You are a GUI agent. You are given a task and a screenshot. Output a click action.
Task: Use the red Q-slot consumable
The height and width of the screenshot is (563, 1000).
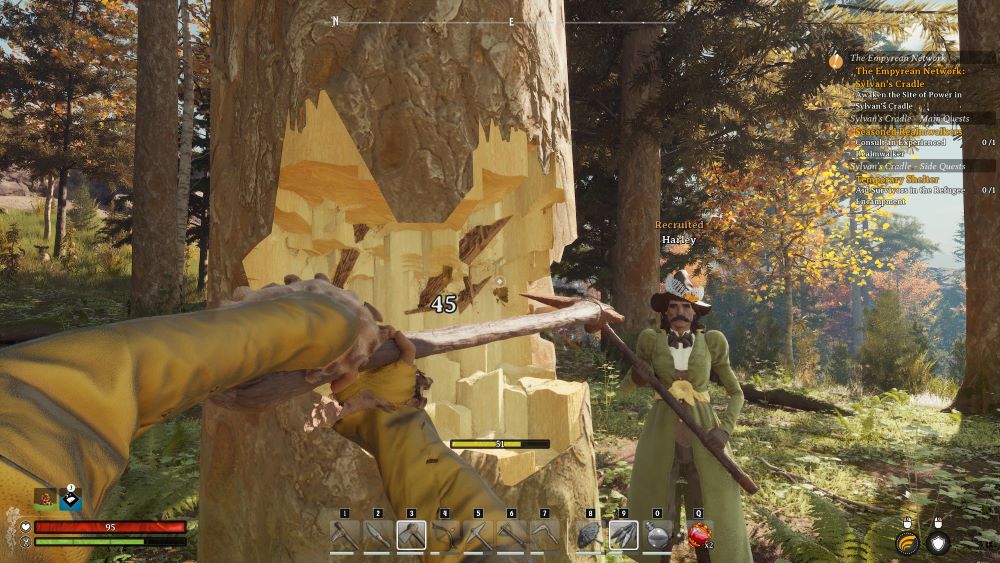698,535
